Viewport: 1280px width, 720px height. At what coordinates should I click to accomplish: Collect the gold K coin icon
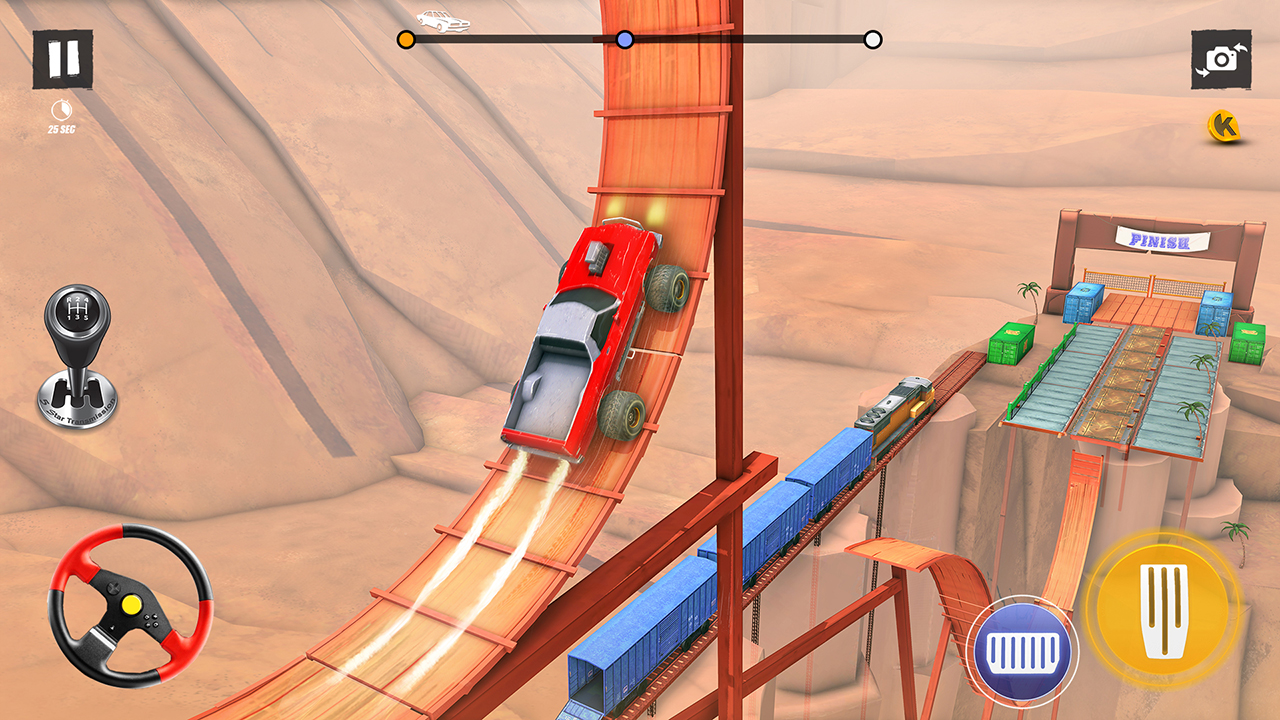point(1223,126)
